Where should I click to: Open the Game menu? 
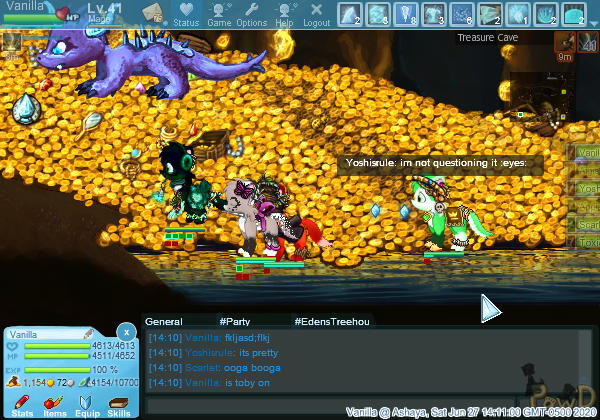coord(219,14)
